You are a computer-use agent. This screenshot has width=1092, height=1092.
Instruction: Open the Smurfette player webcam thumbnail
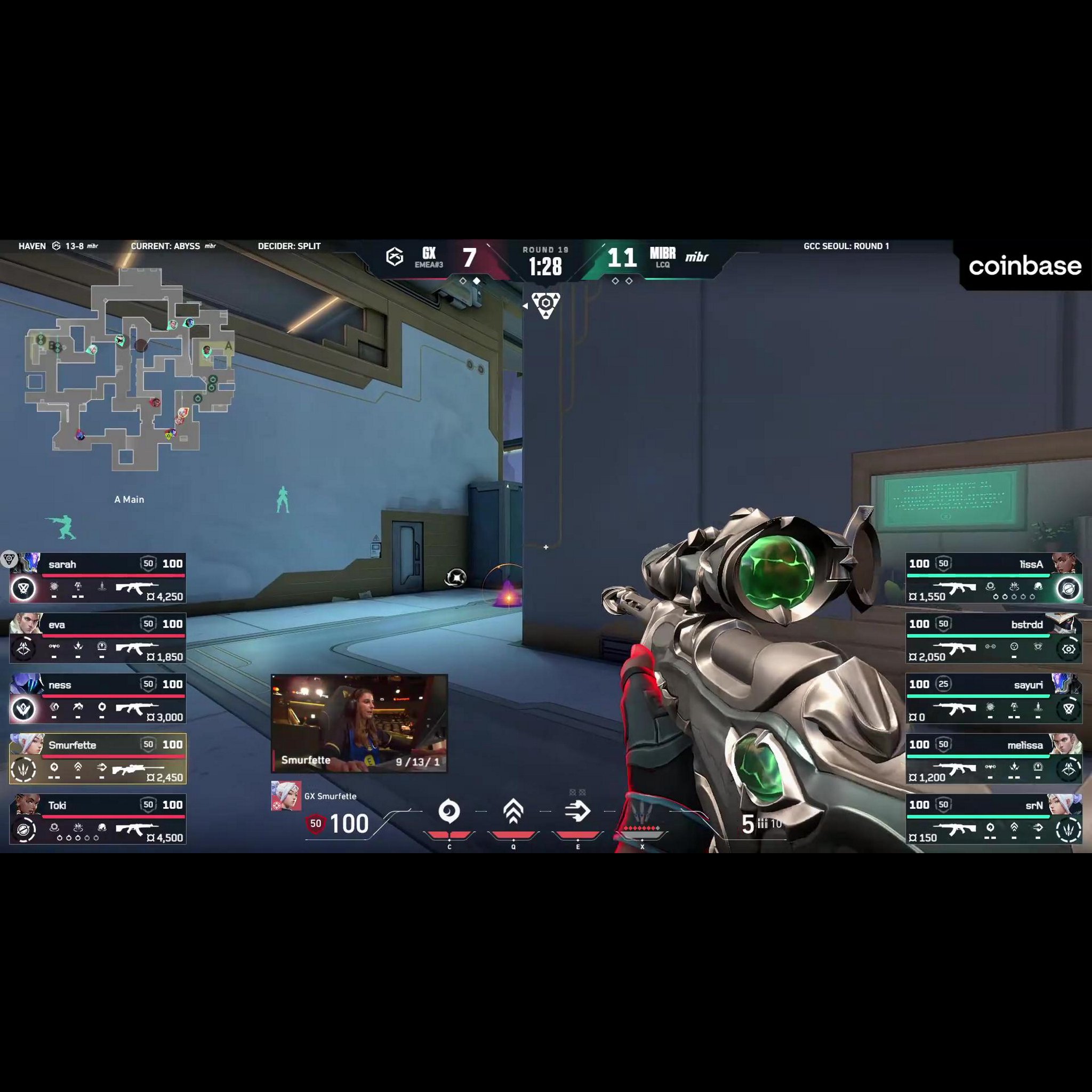click(359, 723)
